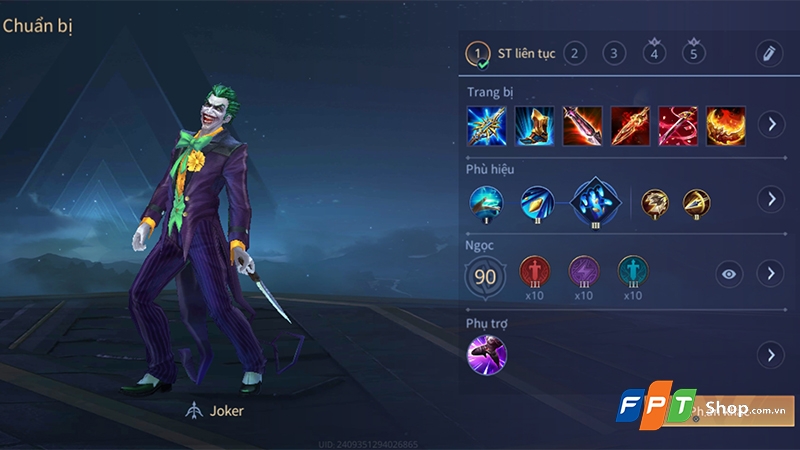The image size is (800, 450).
Task: Select the purple lightning gem
Action: coord(584,272)
